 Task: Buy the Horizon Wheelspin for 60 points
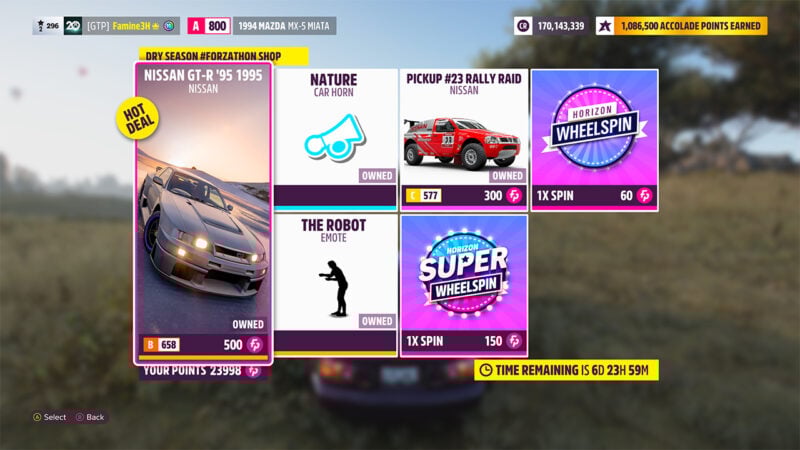point(594,138)
